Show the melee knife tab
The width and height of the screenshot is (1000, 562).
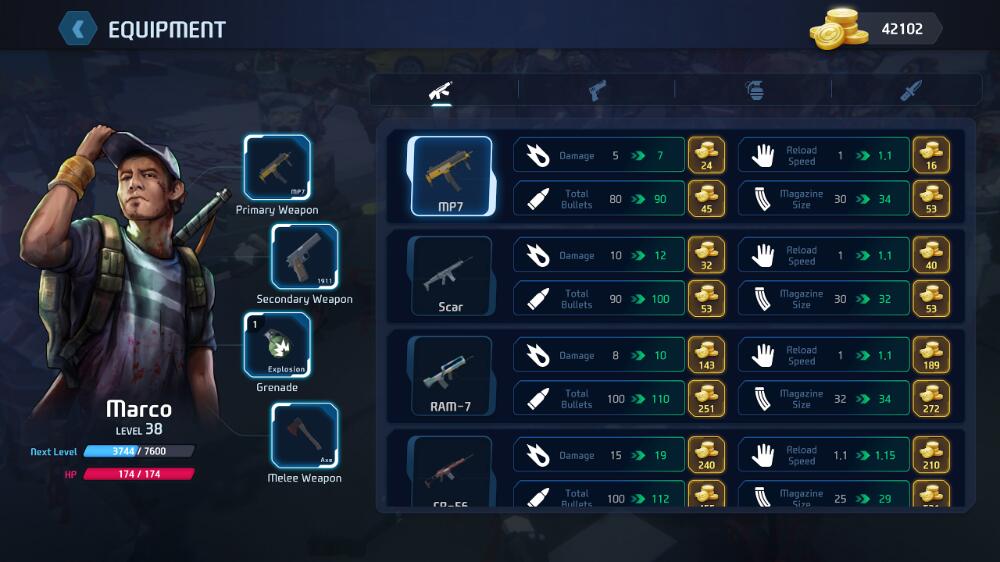click(909, 90)
